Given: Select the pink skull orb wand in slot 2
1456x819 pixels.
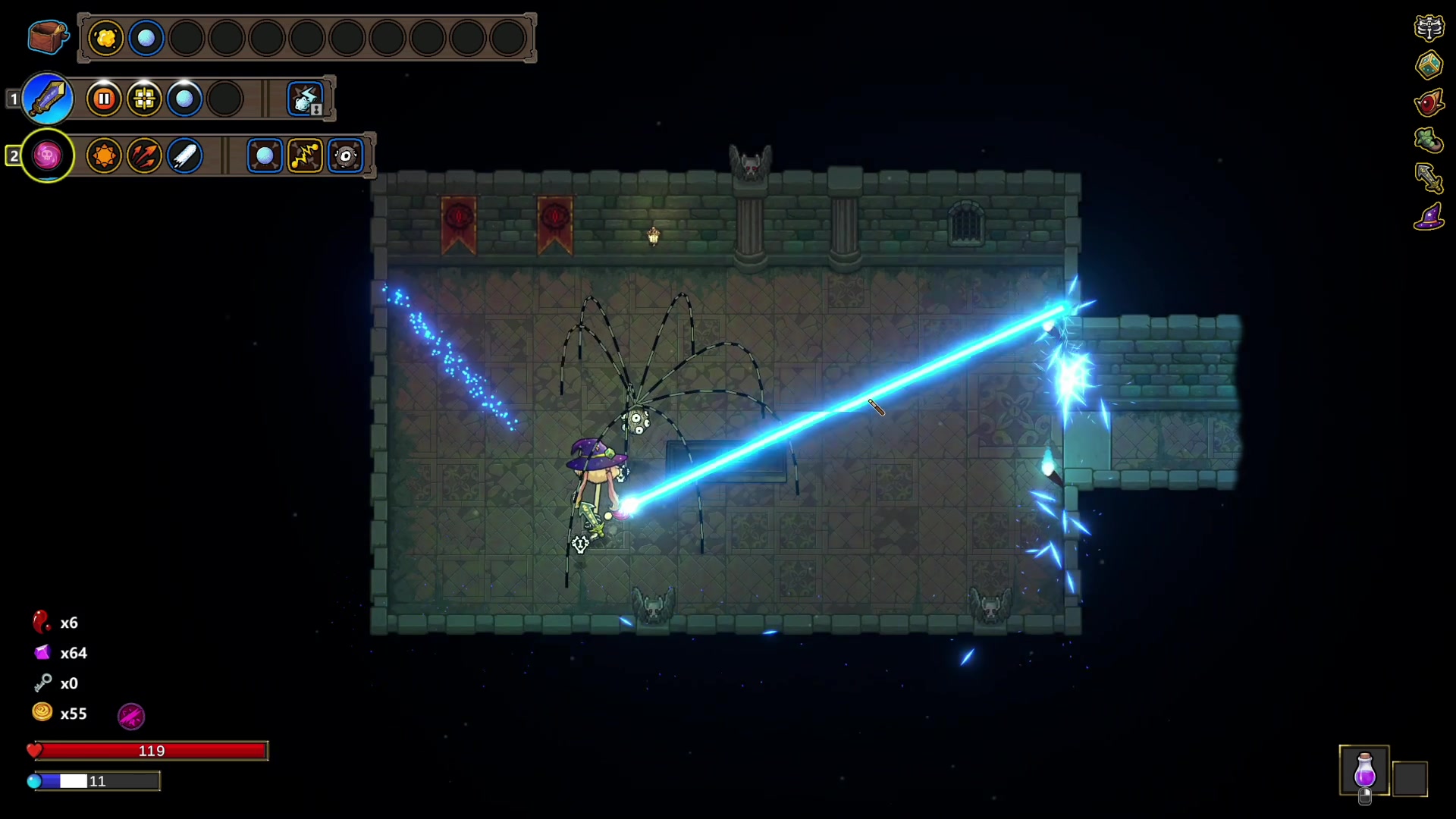Looking at the screenshot, I should pyautogui.click(x=48, y=156).
